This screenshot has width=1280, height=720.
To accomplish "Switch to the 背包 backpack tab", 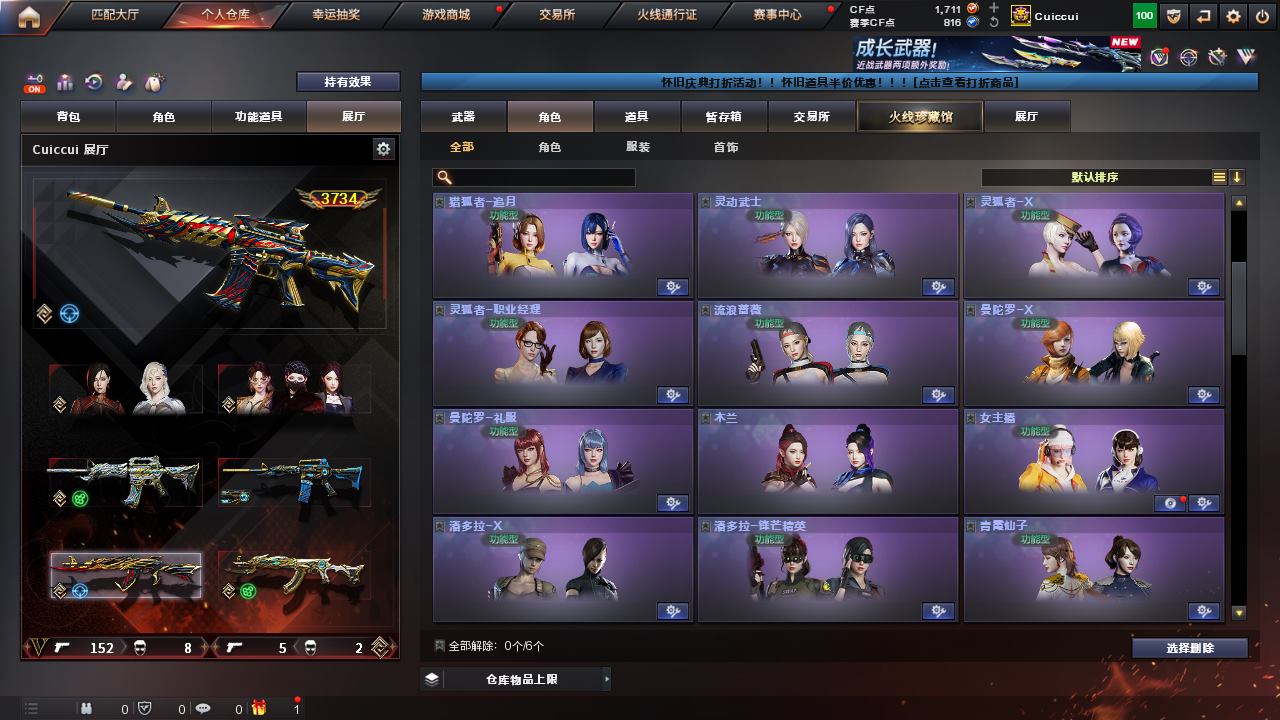I will click(68, 117).
